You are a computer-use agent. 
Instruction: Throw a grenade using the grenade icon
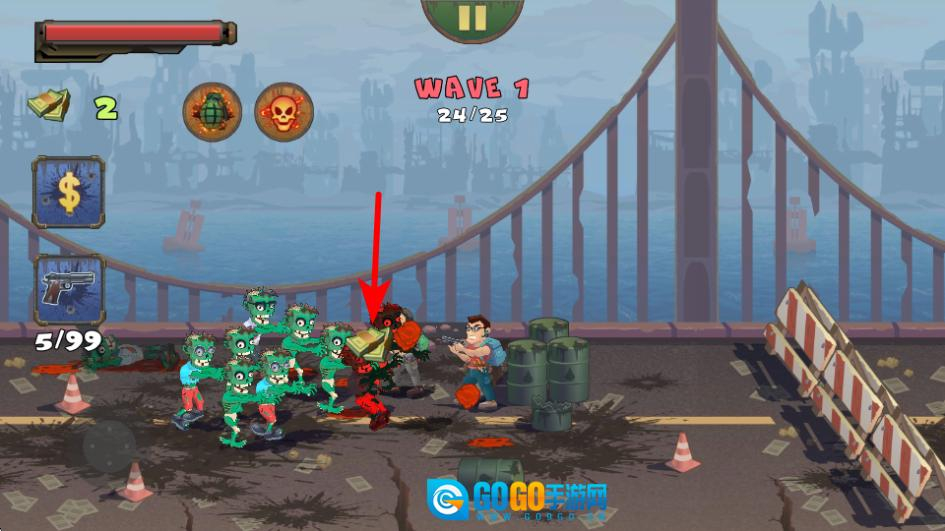(x=212, y=111)
